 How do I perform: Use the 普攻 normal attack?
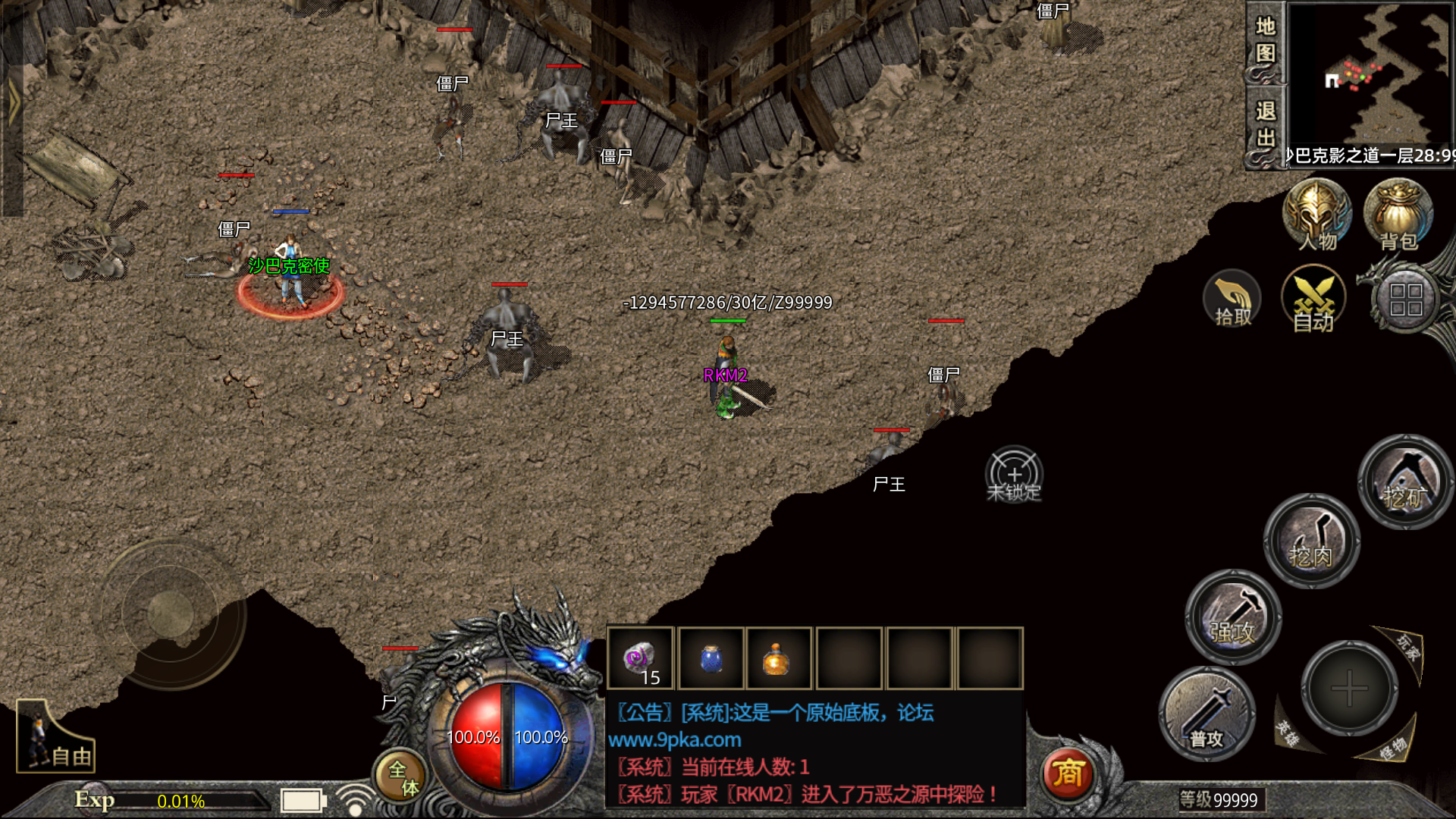(1206, 713)
